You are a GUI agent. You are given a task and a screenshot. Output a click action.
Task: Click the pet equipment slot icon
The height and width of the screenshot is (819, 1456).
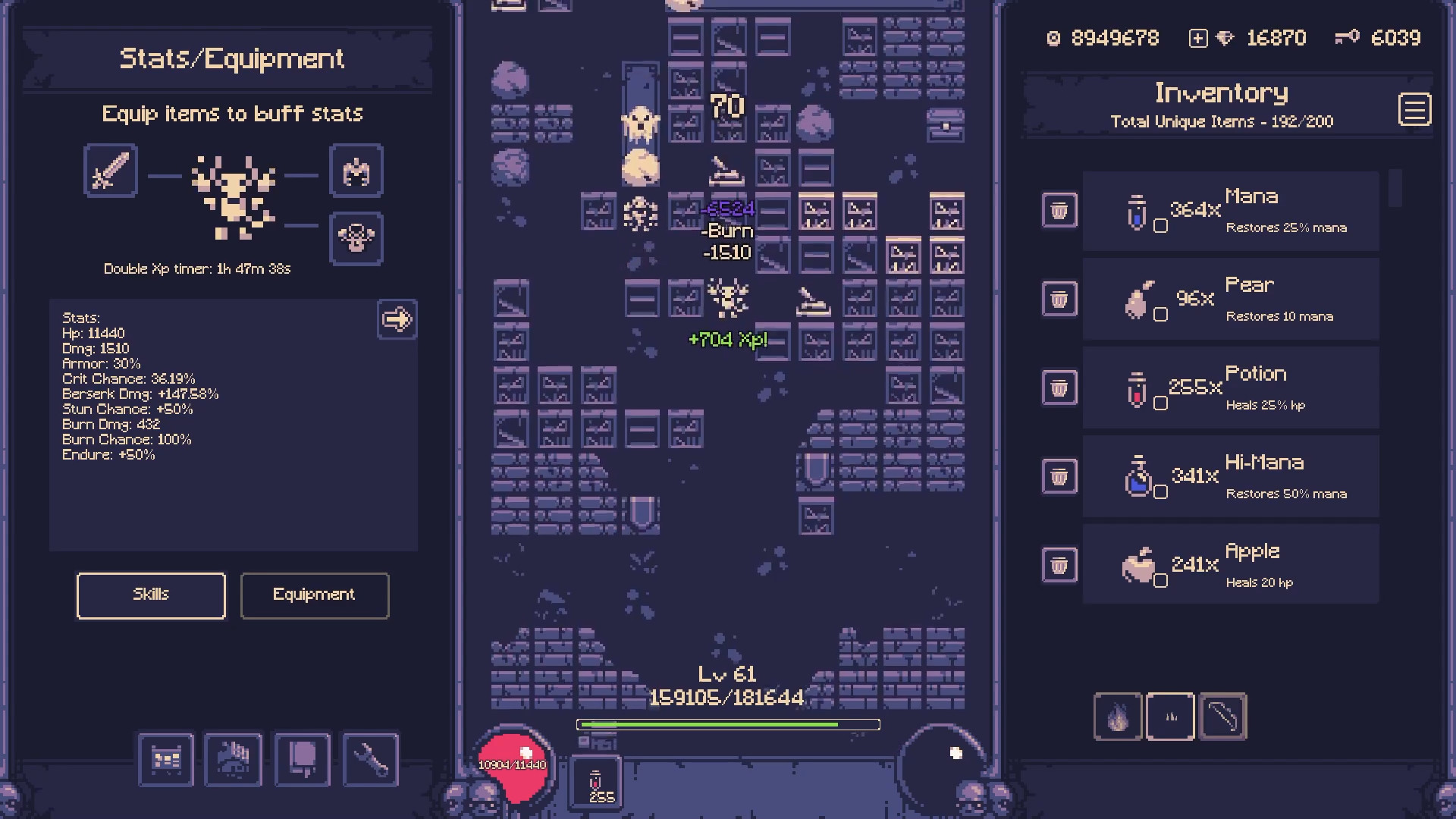[356, 239]
